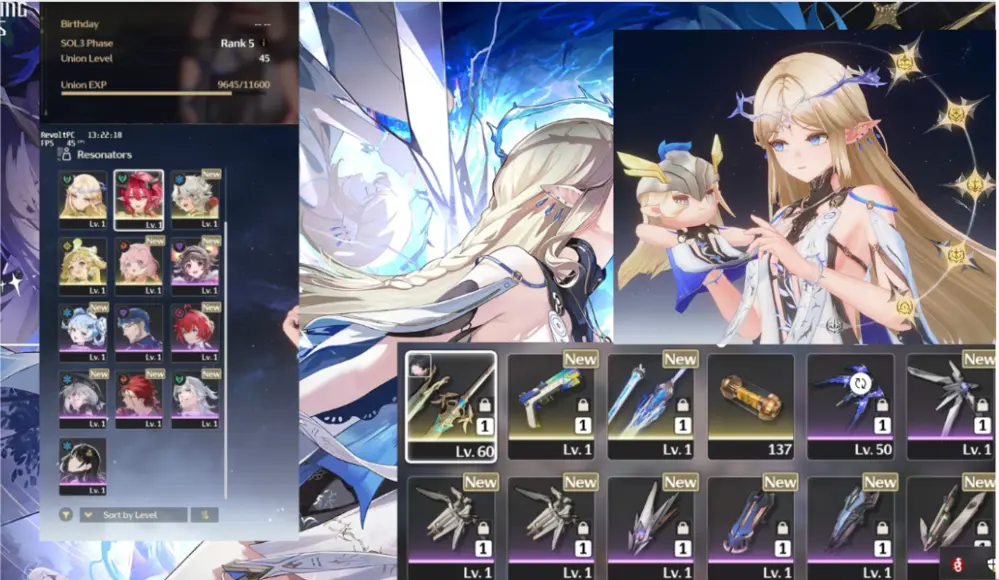Choose the rainbow-colored pistols weapon slot

[552, 405]
